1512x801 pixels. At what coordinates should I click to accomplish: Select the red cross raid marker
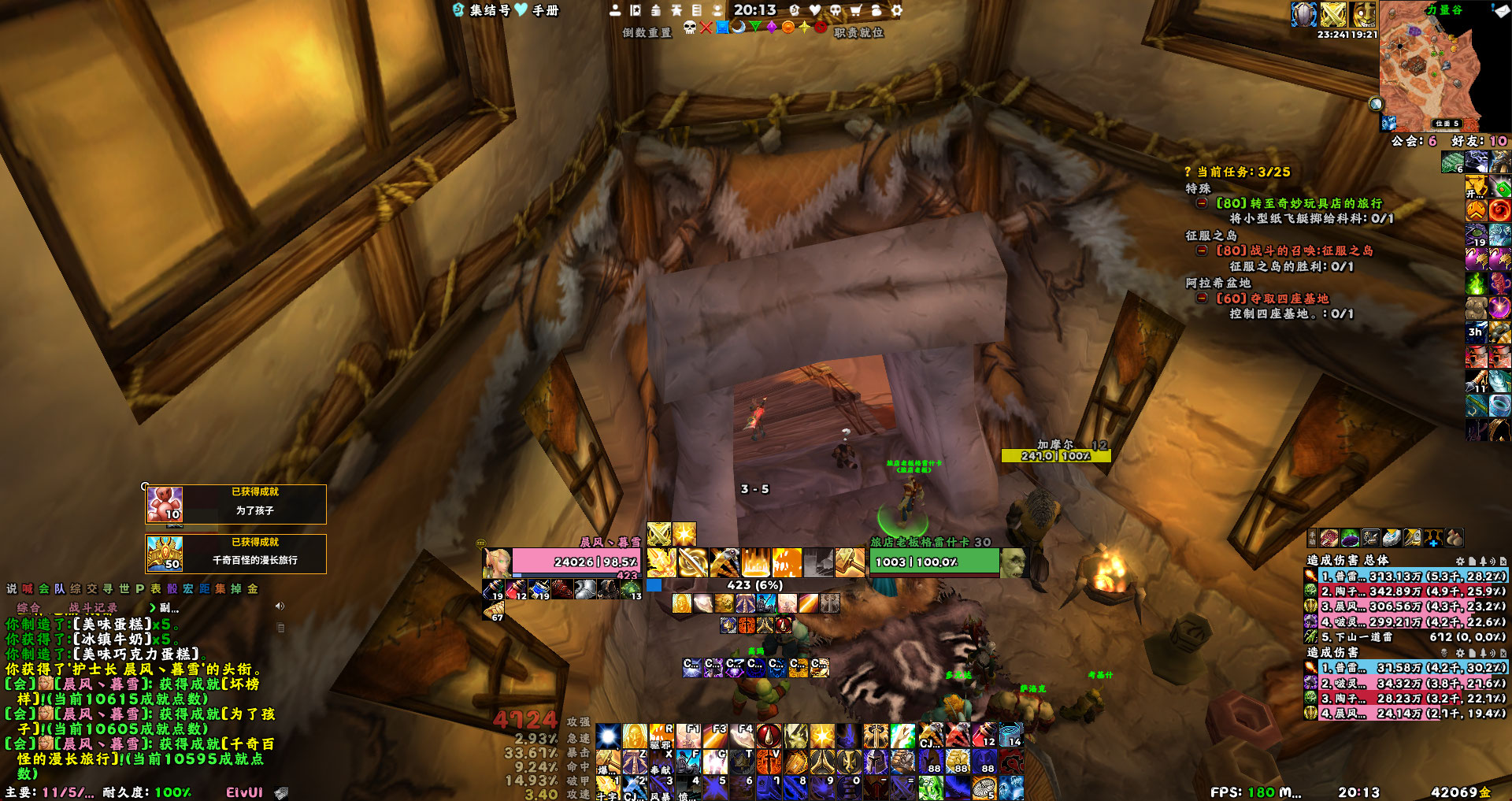[706, 28]
